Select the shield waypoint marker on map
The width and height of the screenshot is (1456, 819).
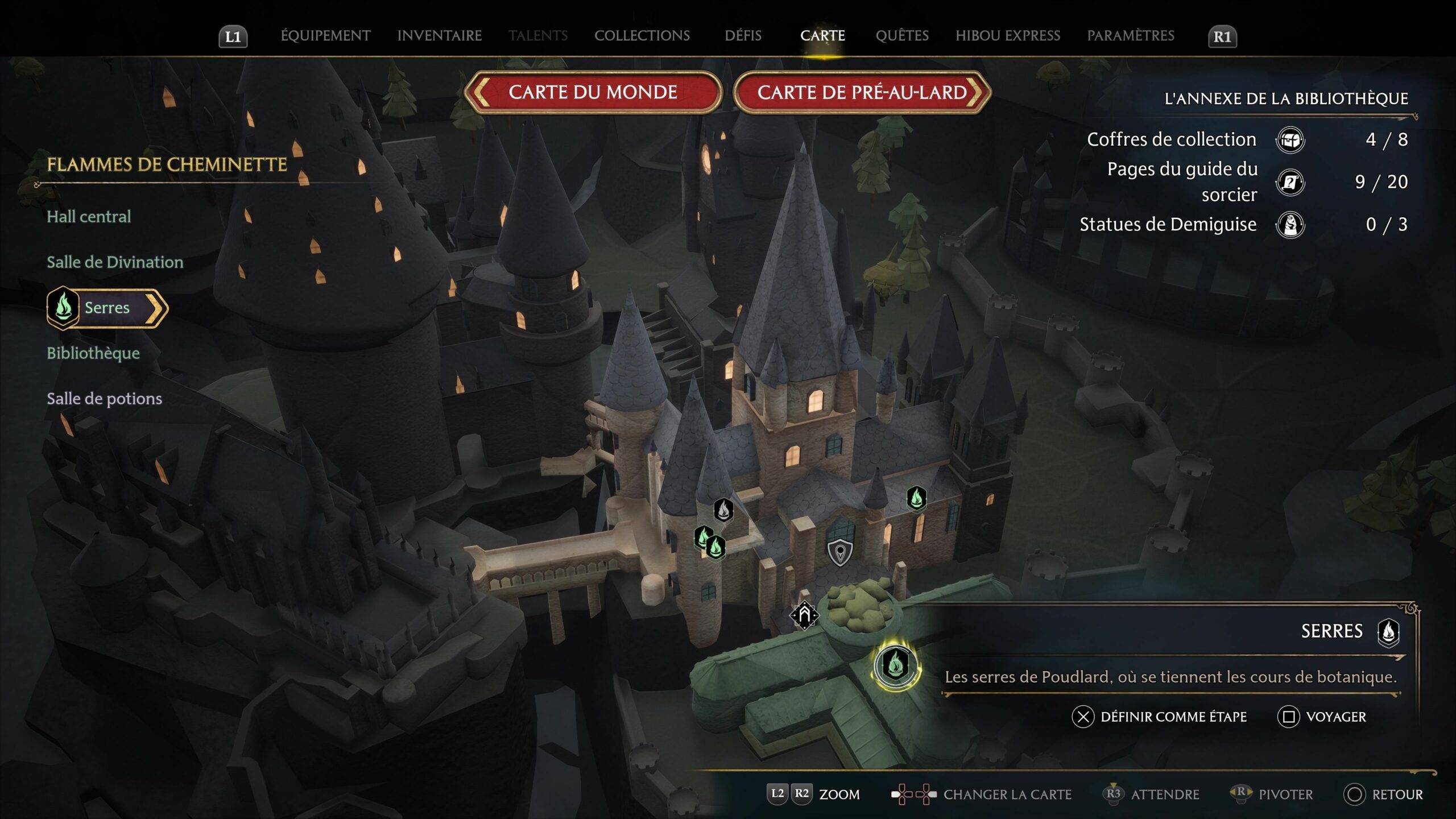[x=839, y=552]
